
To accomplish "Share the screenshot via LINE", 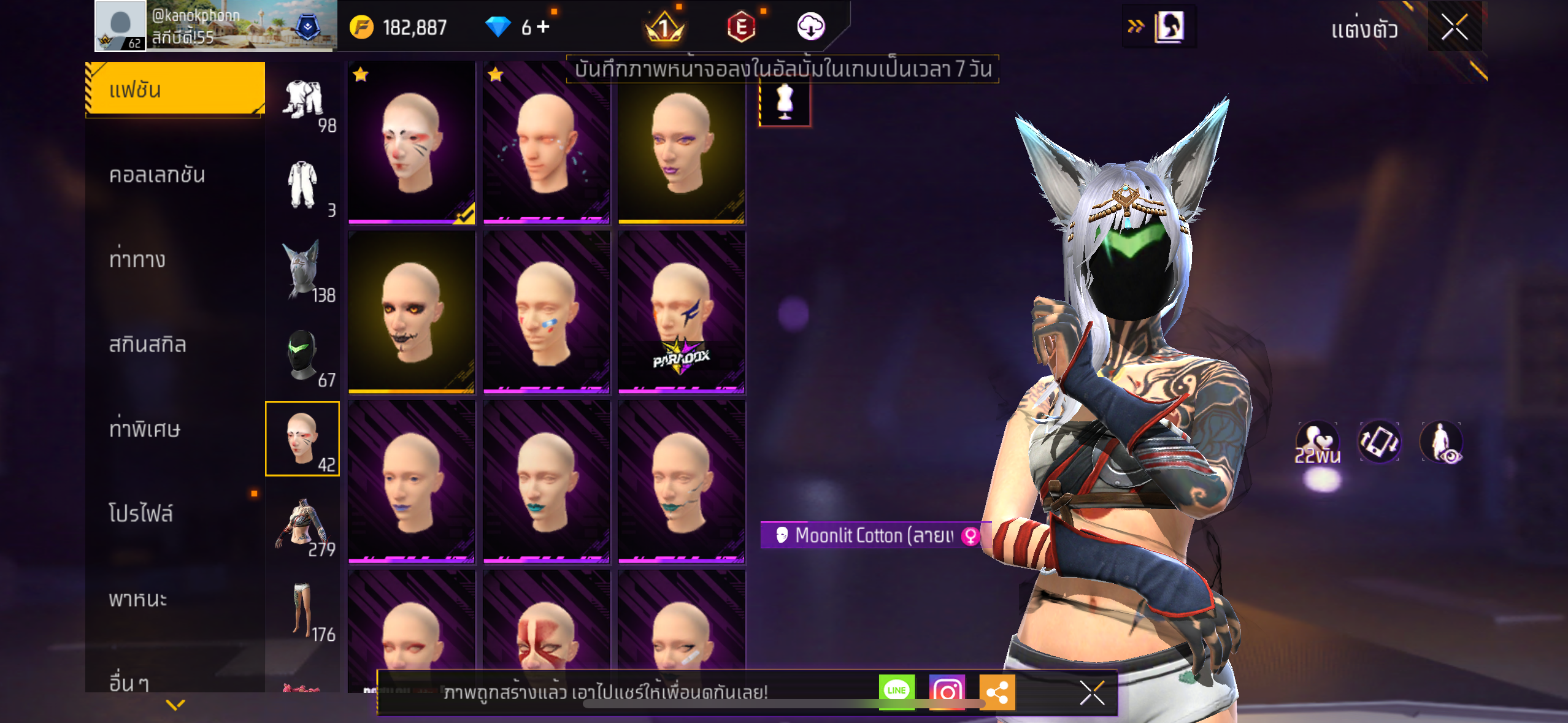I will (896, 691).
